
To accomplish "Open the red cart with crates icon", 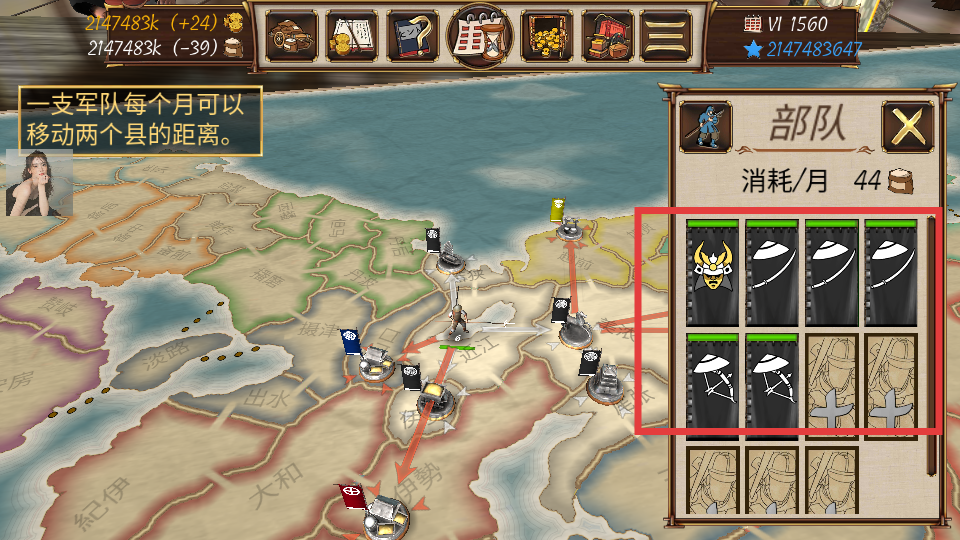I will (606, 37).
